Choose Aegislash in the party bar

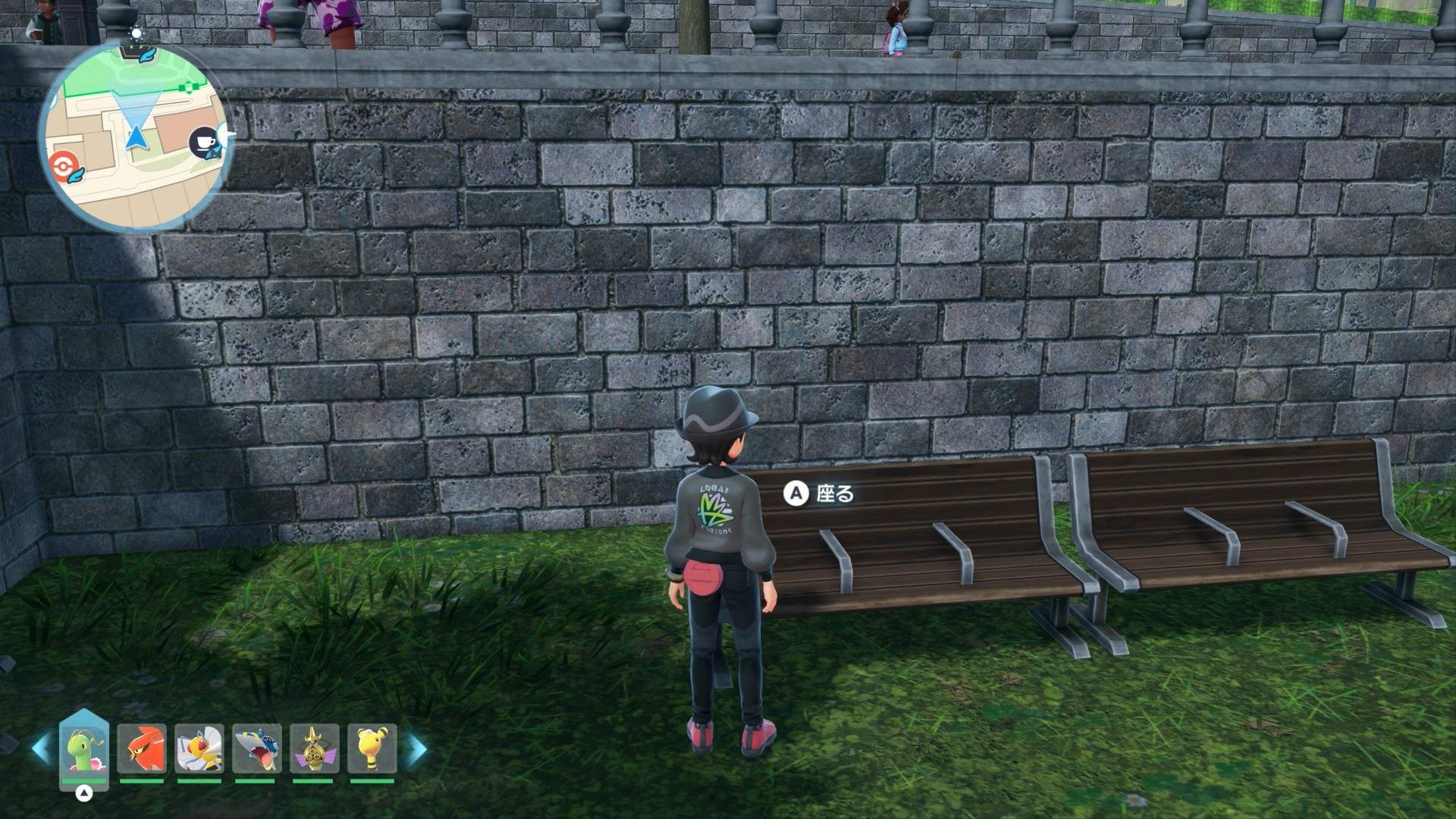click(x=314, y=749)
